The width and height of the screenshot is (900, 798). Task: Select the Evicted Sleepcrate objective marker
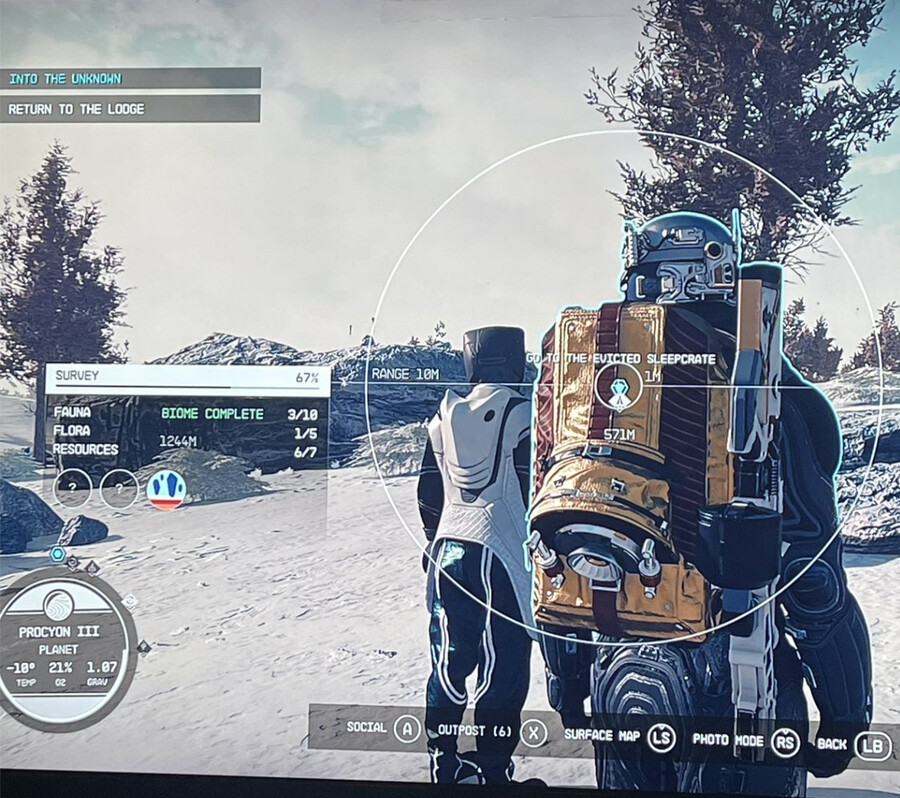pyautogui.click(x=620, y=387)
